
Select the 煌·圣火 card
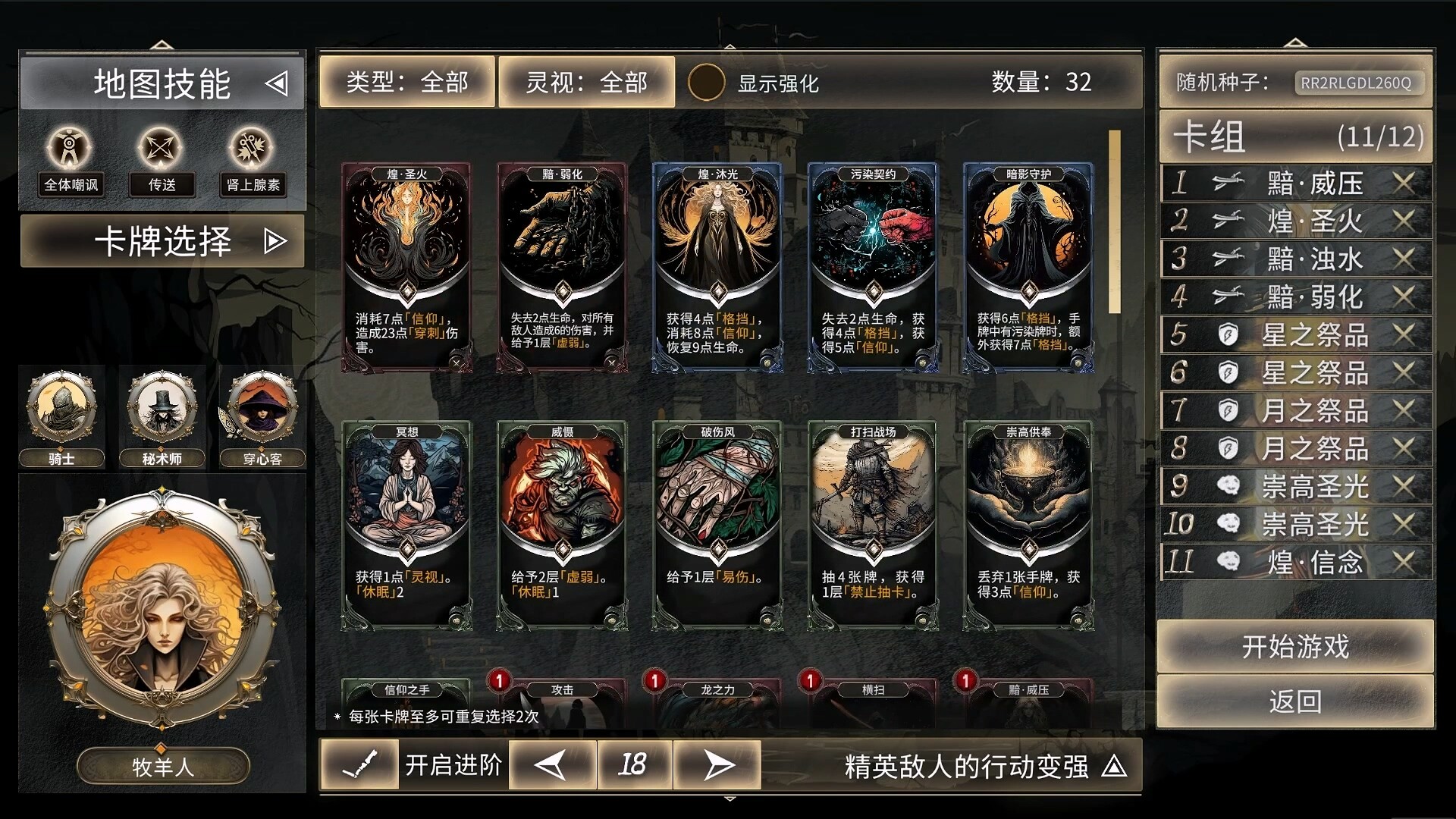click(x=406, y=267)
